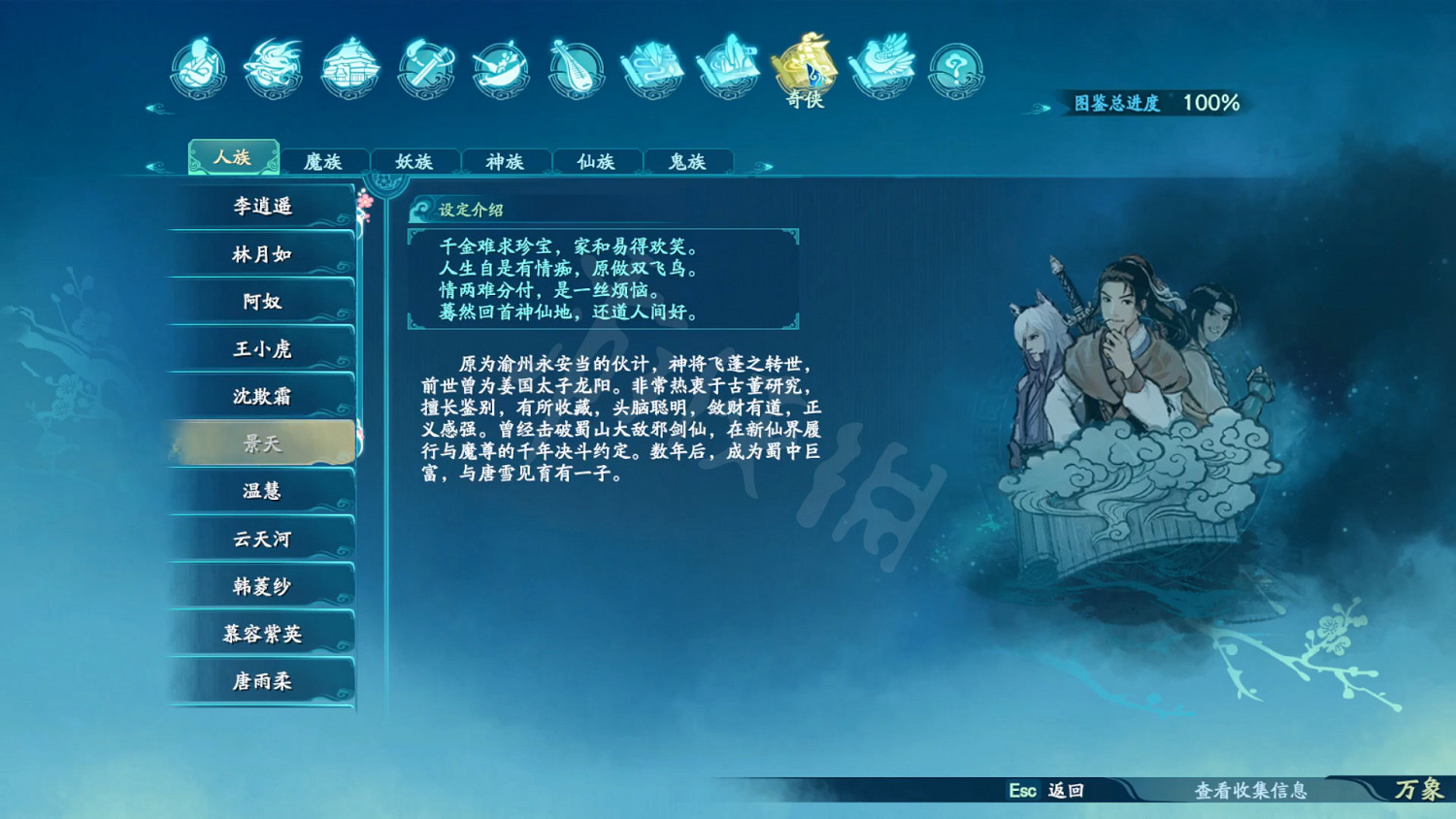This screenshot has height=819, width=1456.
Task: Click the Esc 返回 button
Action: tap(1043, 792)
